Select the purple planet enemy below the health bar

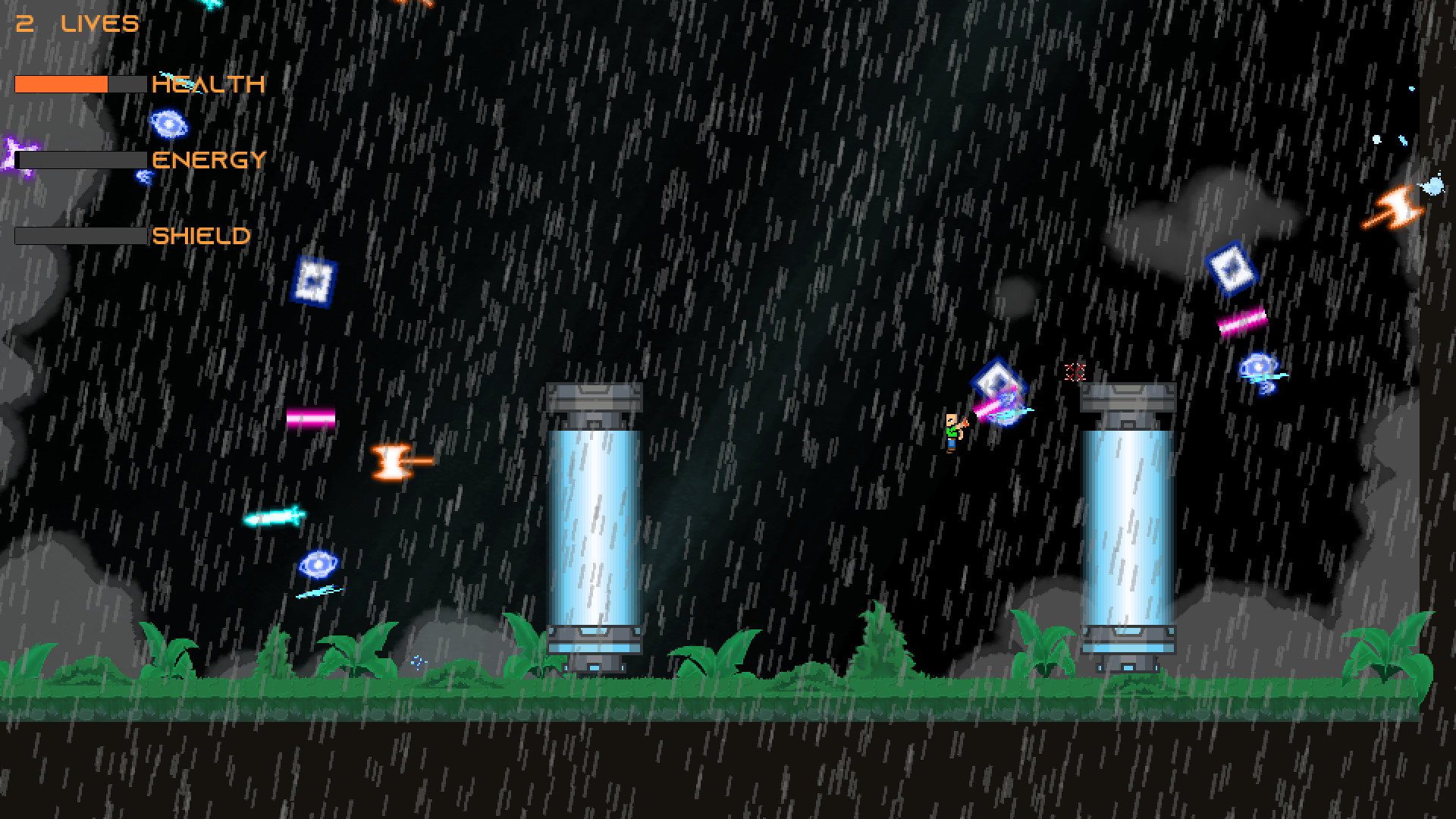click(x=168, y=124)
